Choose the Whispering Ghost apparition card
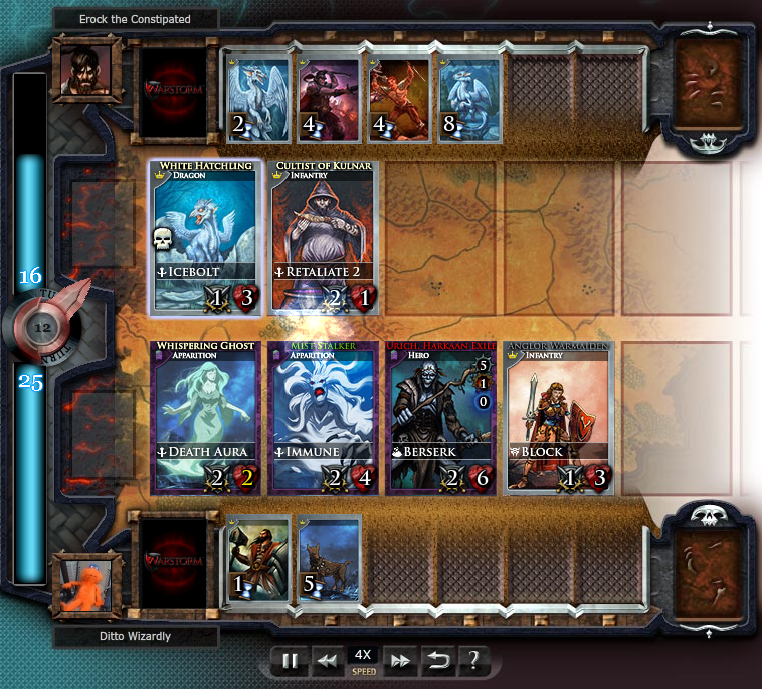This screenshot has height=689, width=768. [205, 416]
